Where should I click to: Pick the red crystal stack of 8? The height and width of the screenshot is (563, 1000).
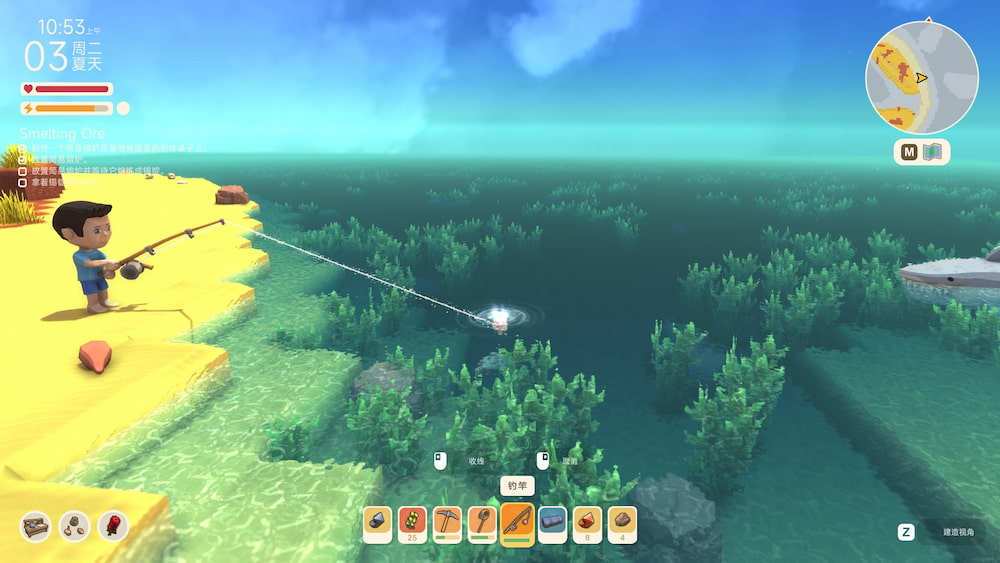coord(587,523)
